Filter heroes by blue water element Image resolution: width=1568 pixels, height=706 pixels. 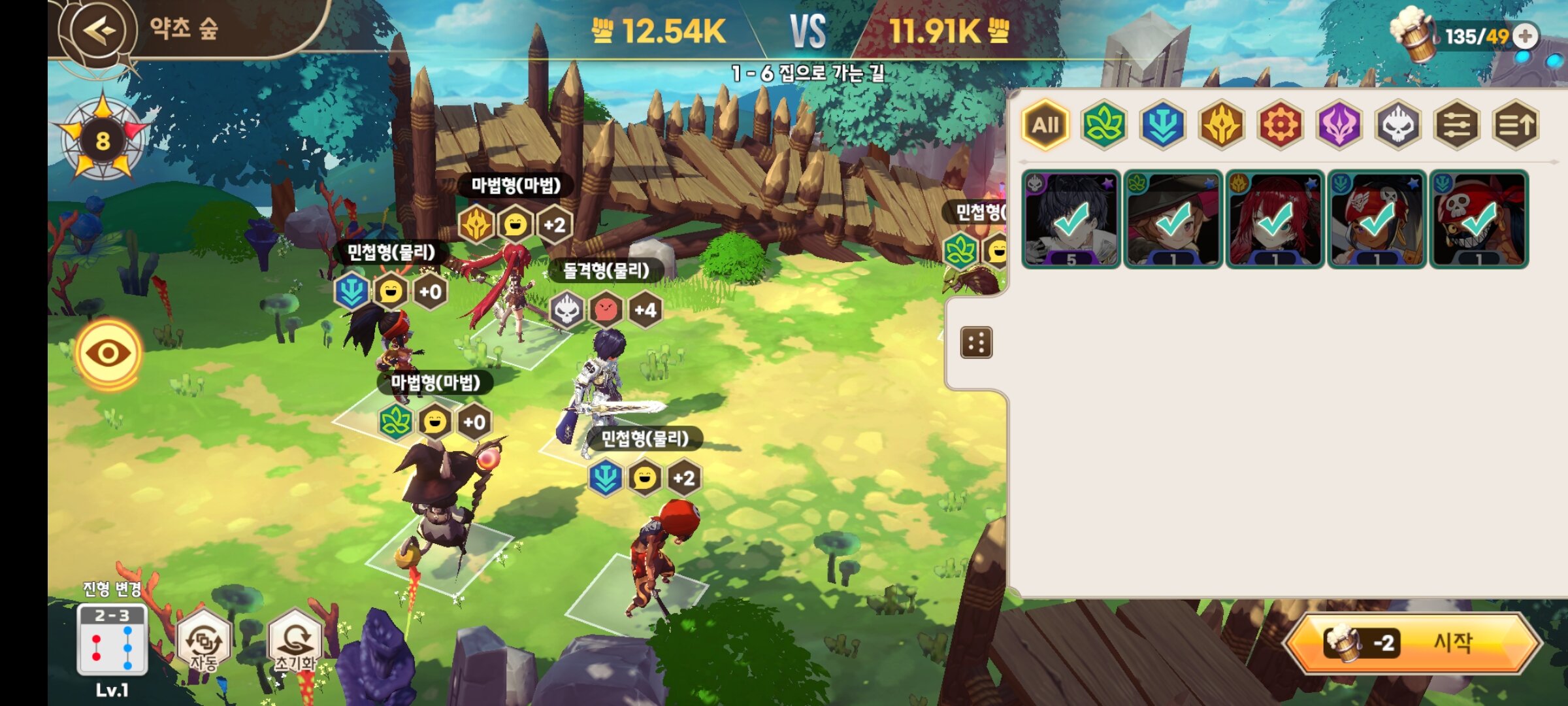(x=1163, y=125)
